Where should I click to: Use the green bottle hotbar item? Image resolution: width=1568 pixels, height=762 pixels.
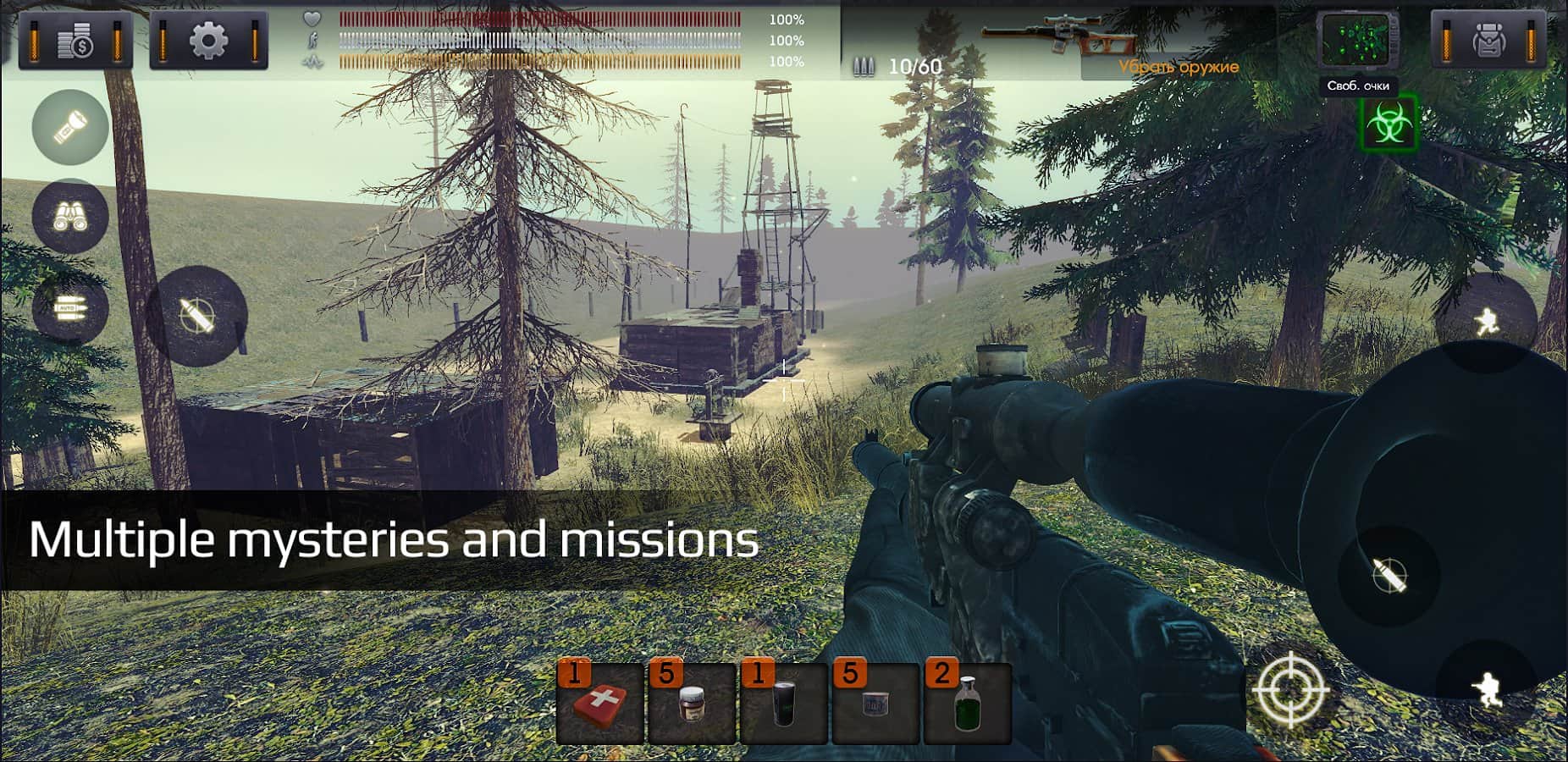pyautogui.click(x=967, y=704)
